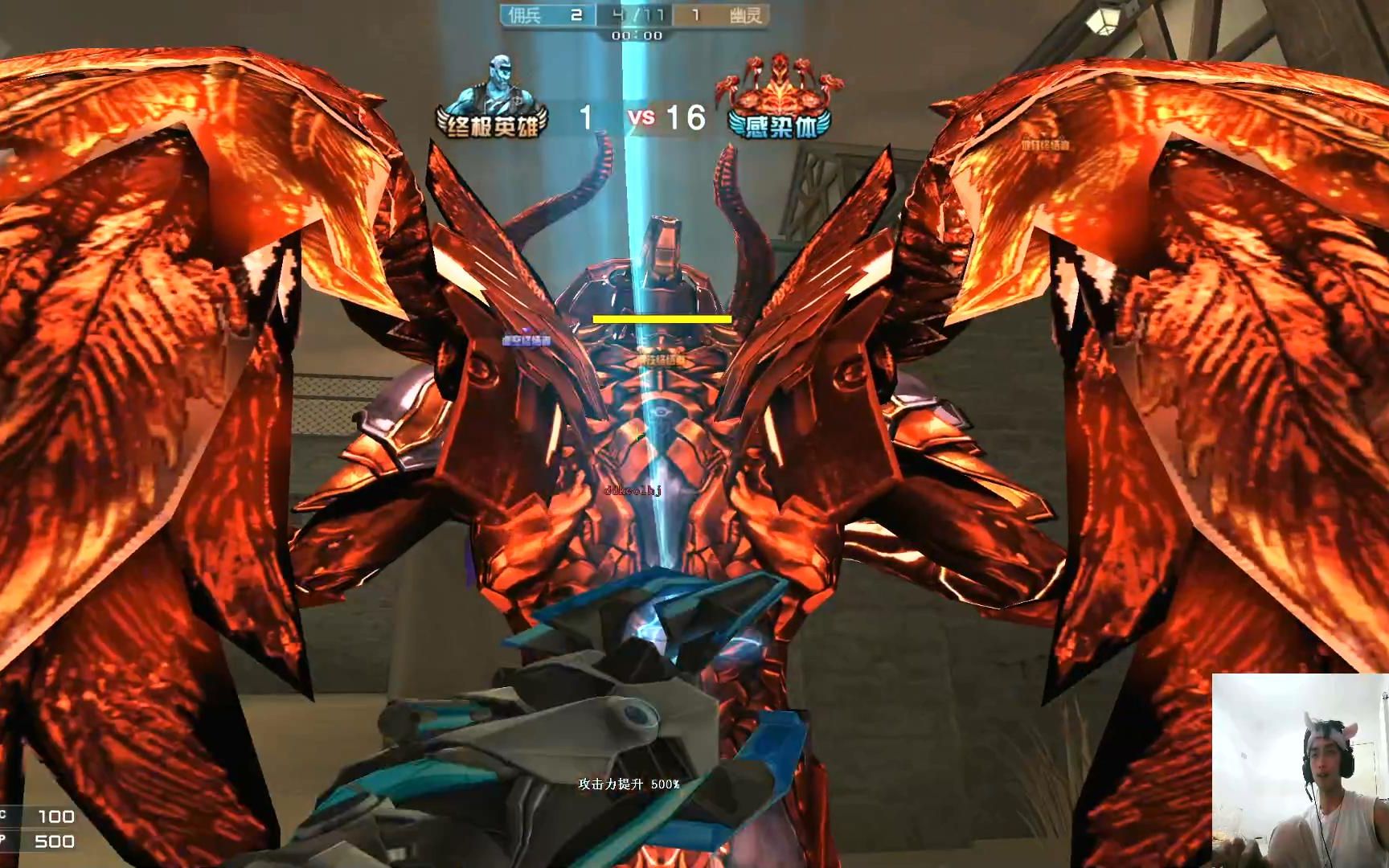Click the 终极英雄 hero team emblem
1389x868 pixels.
(492, 100)
